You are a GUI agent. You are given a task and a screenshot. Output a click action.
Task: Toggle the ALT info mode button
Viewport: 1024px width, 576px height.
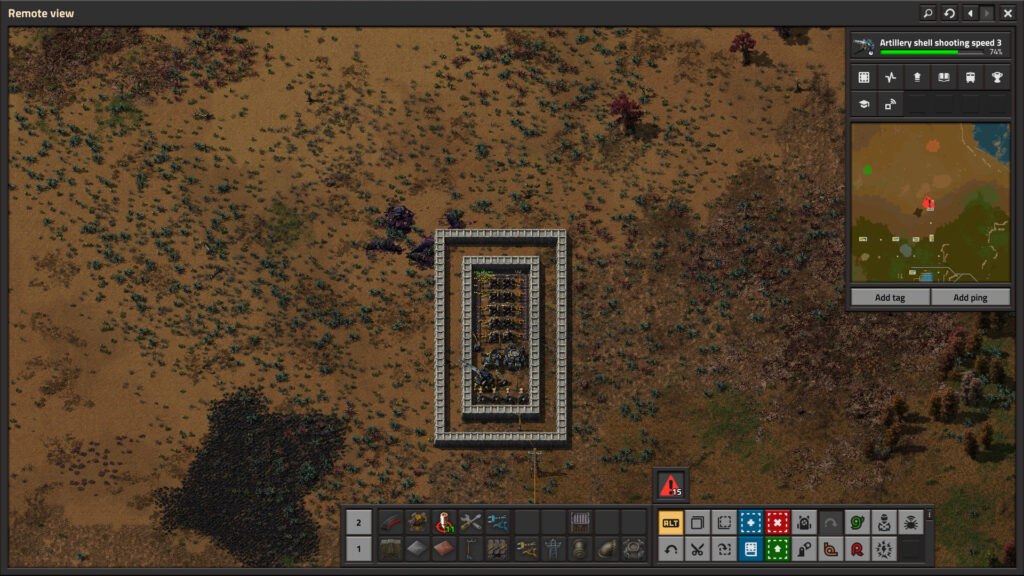670,522
